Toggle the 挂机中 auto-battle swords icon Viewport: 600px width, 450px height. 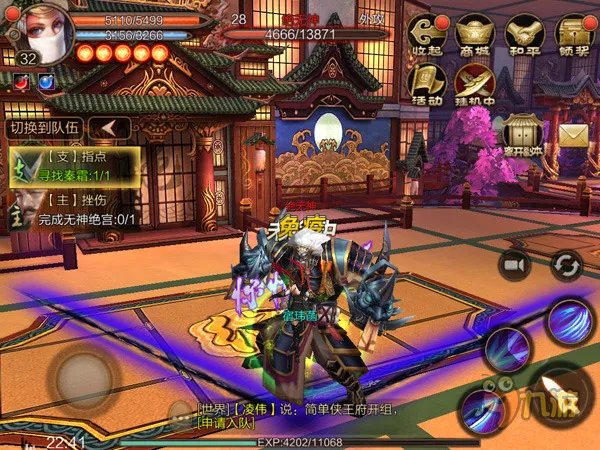[475, 84]
